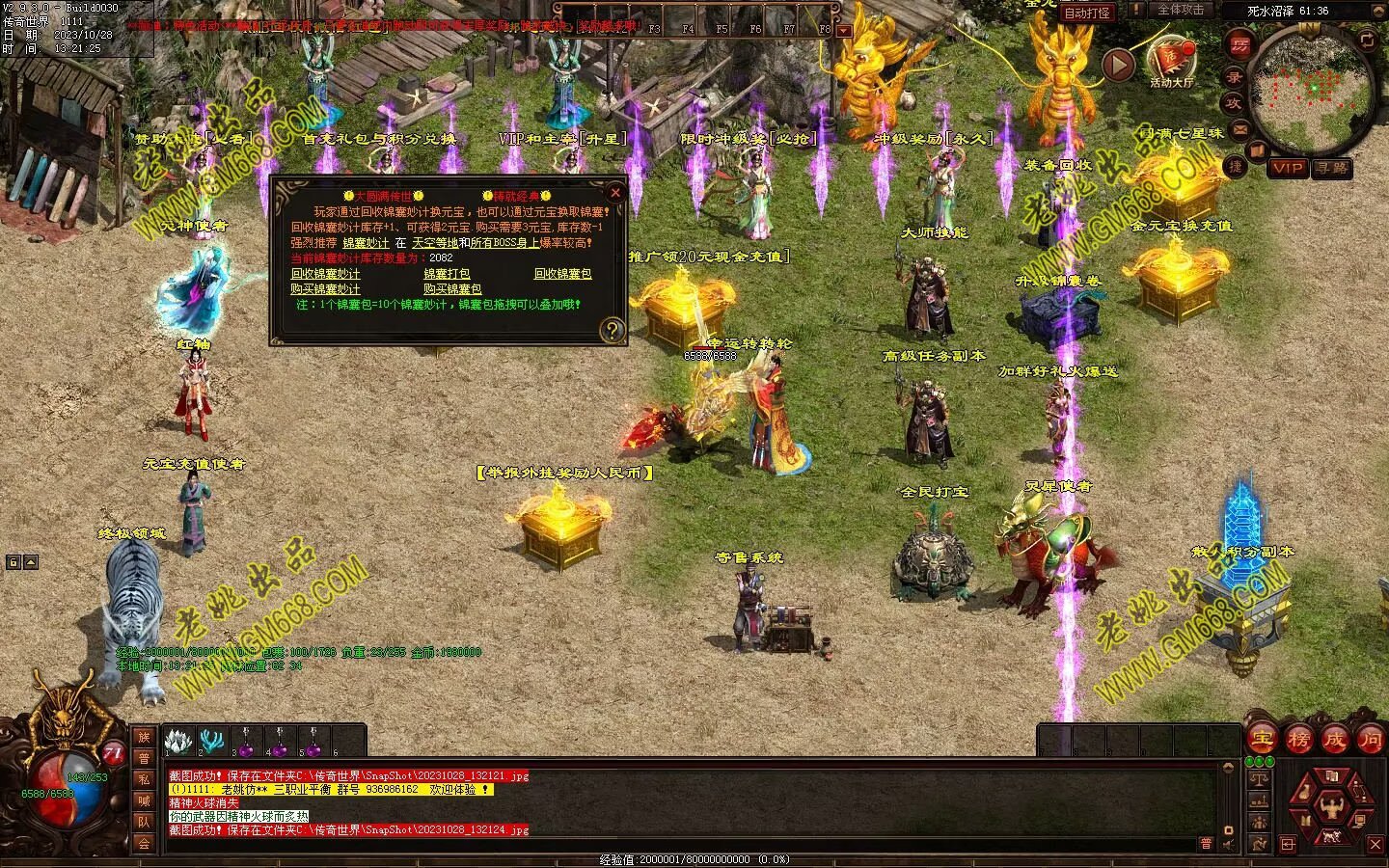
Task: Open the mail envelope icon
Action: point(1239,127)
